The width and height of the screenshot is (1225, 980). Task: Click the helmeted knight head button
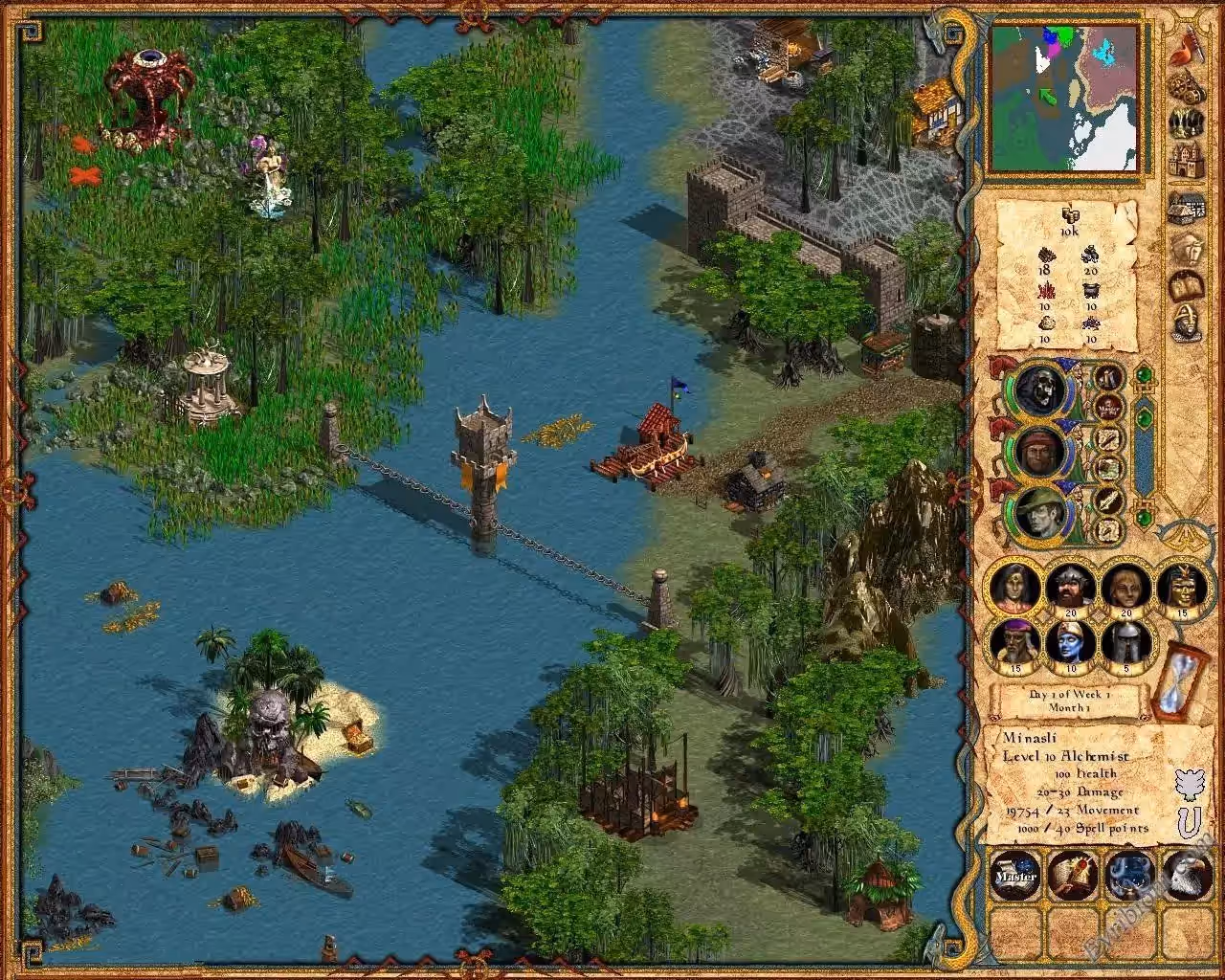point(1187,323)
